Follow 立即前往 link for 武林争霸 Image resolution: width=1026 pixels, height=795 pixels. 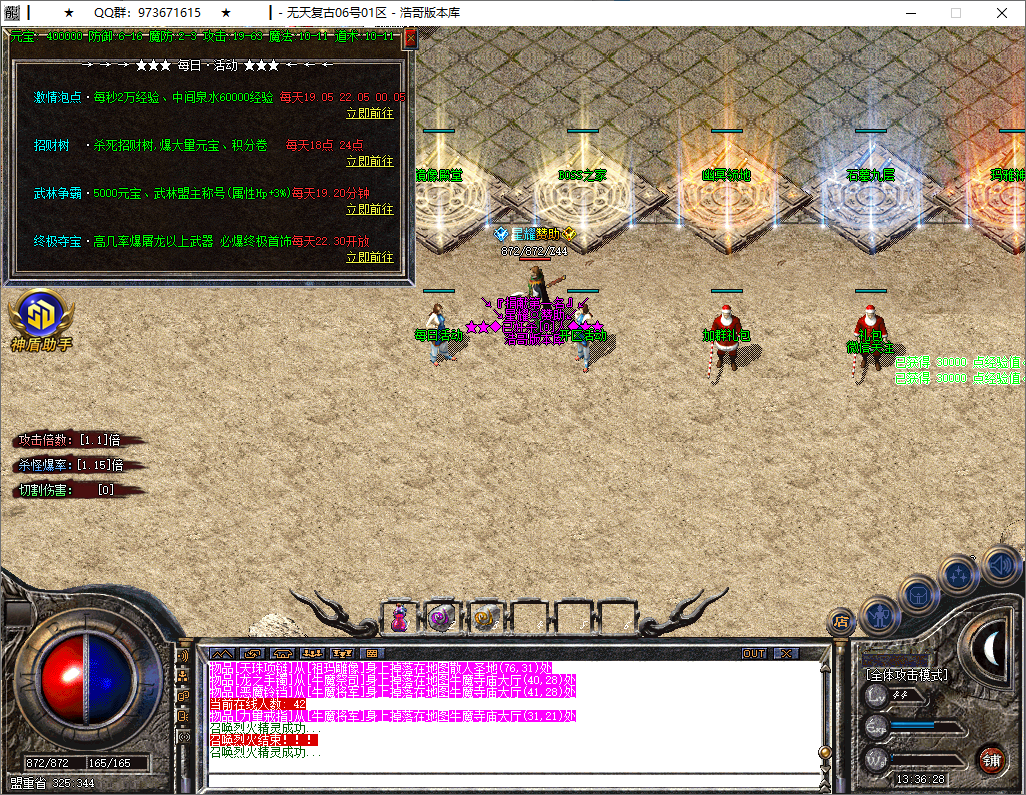pos(370,209)
